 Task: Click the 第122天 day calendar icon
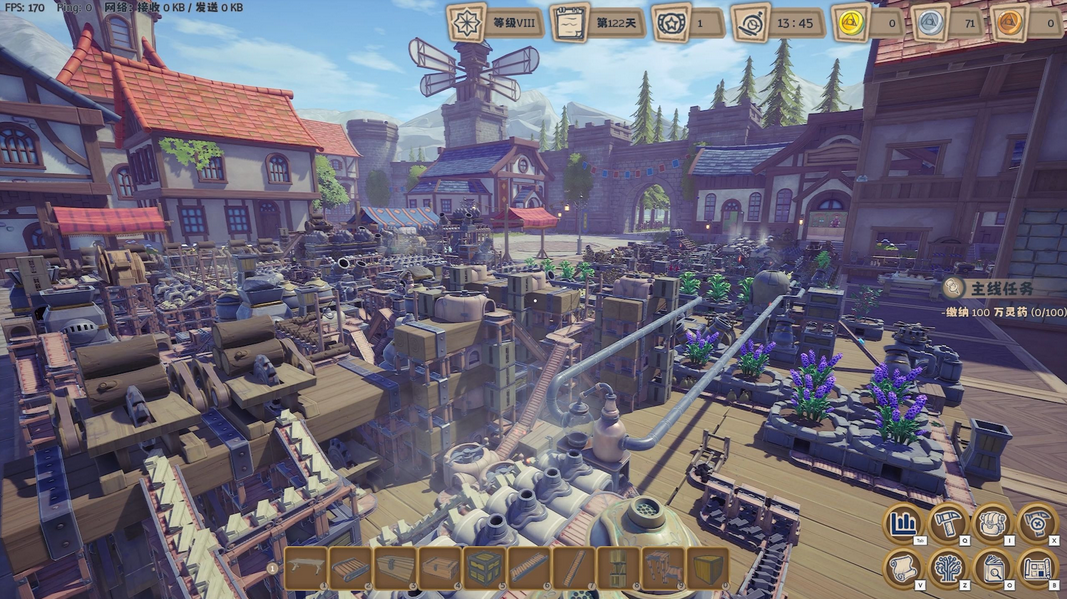(x=569, y=22)
